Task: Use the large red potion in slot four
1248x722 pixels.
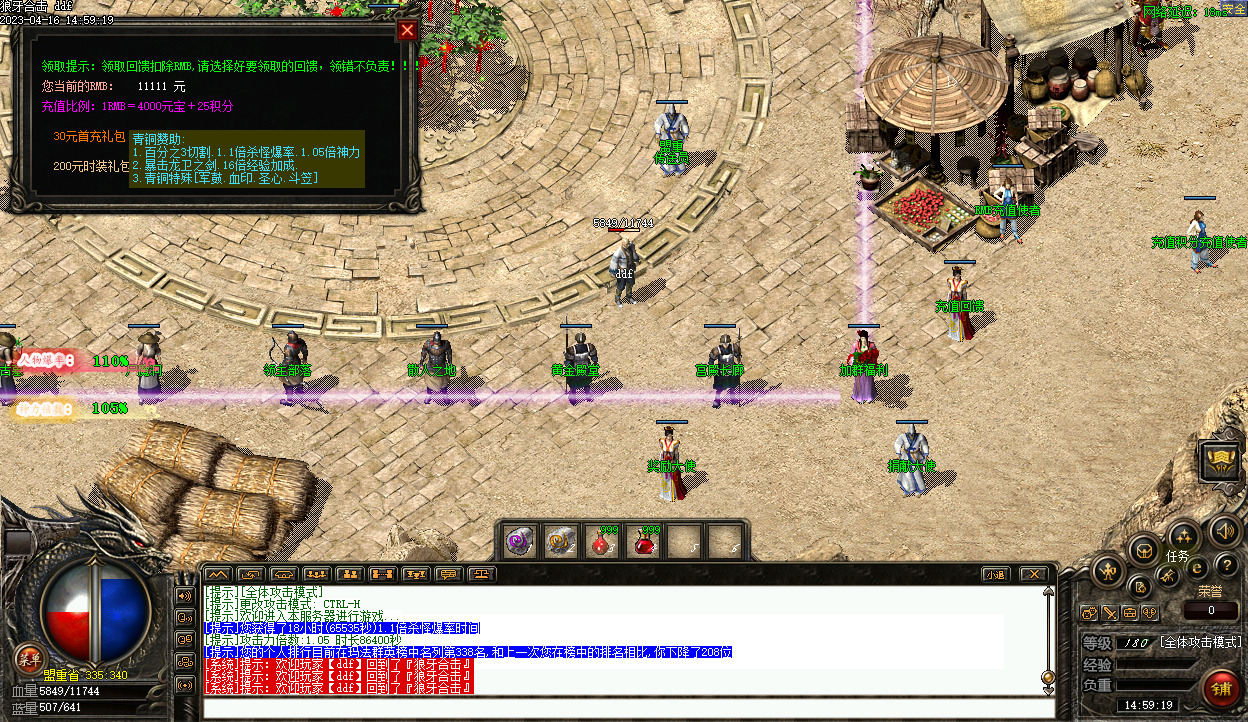Action: (643, 542)
